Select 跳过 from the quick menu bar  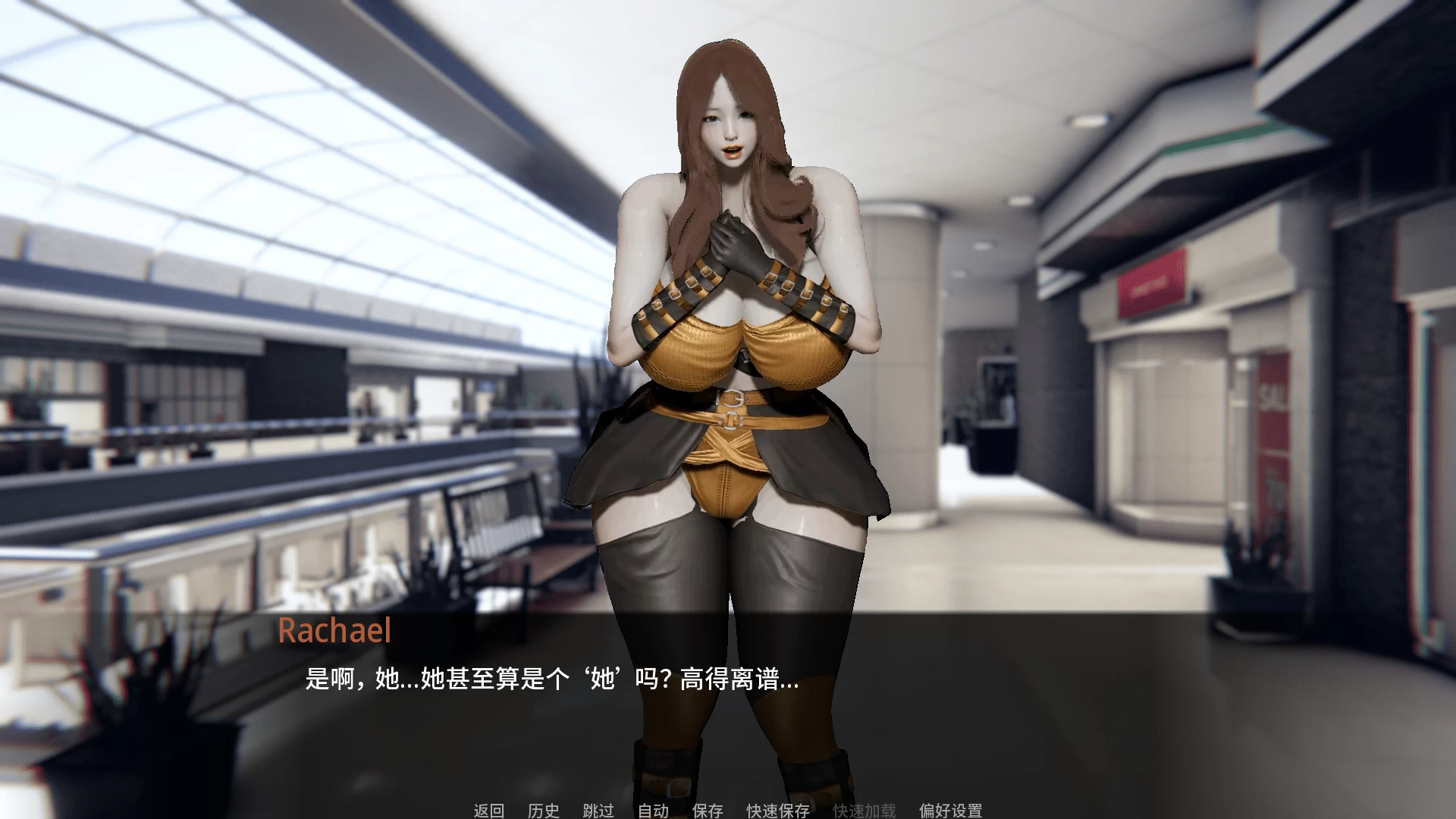pyautogui.click(x=598, y=811)
